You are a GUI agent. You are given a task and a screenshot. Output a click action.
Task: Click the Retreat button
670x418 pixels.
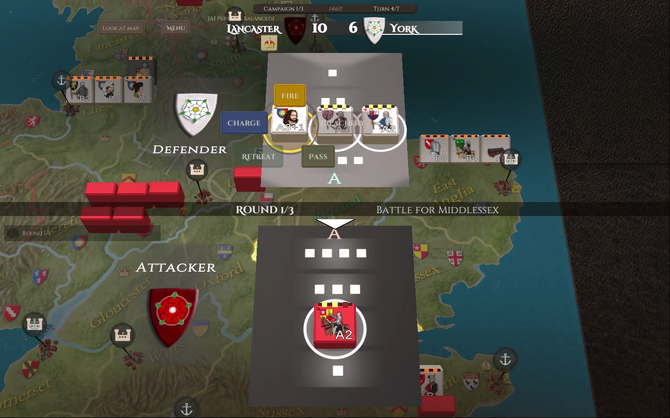tap(258, 156)
